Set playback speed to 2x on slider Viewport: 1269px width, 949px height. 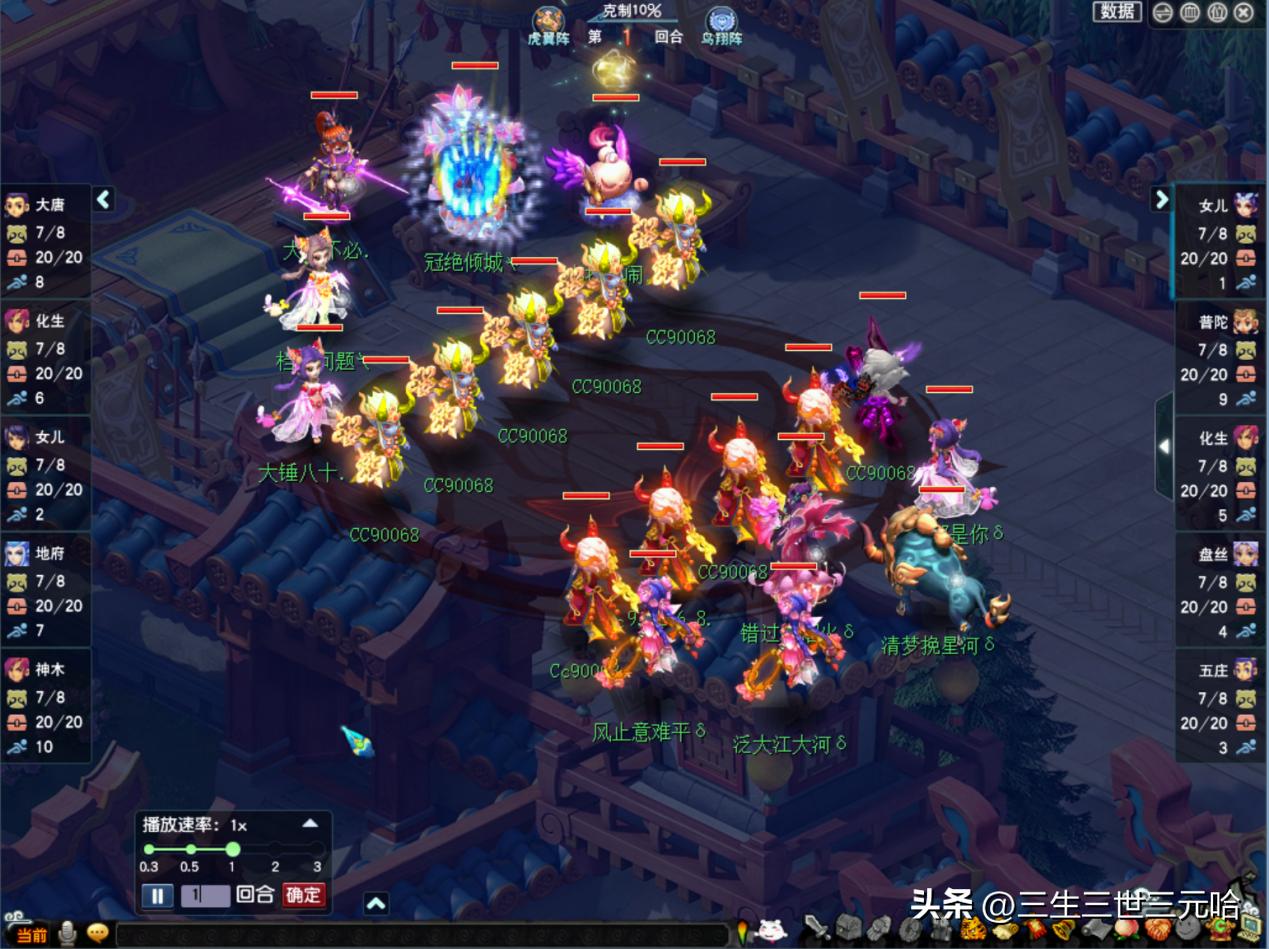275,850
